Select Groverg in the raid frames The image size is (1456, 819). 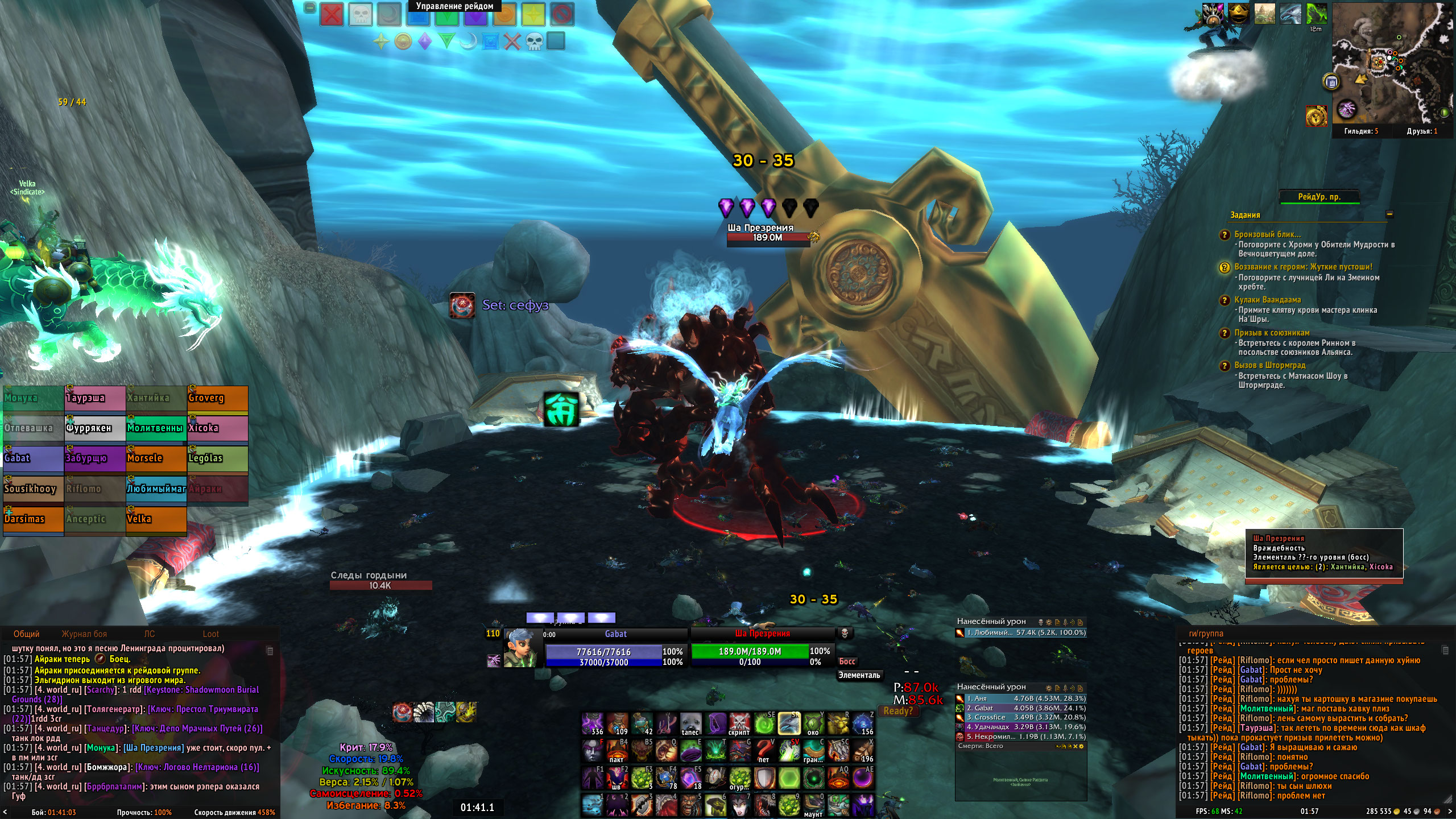217,399
